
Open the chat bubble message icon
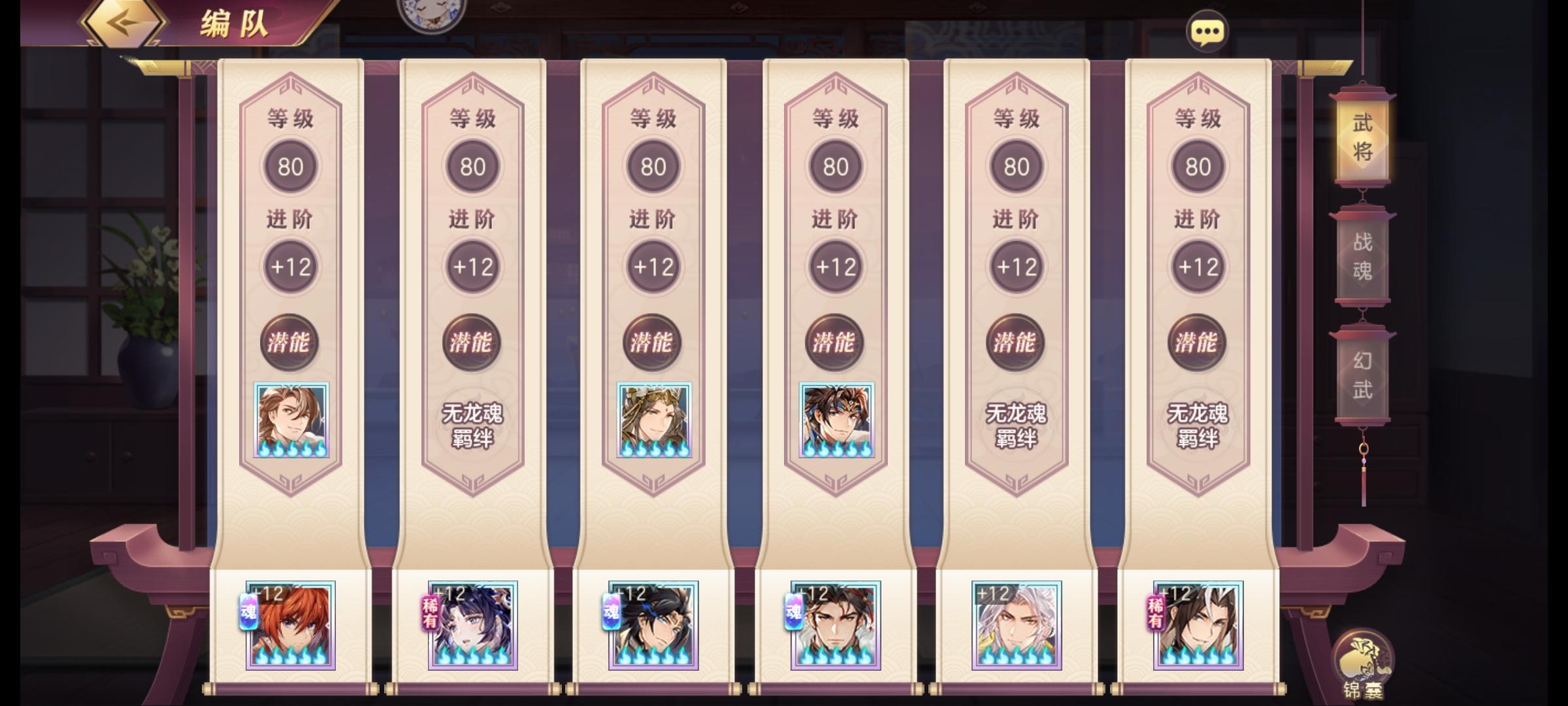(x=1207, y=29)
